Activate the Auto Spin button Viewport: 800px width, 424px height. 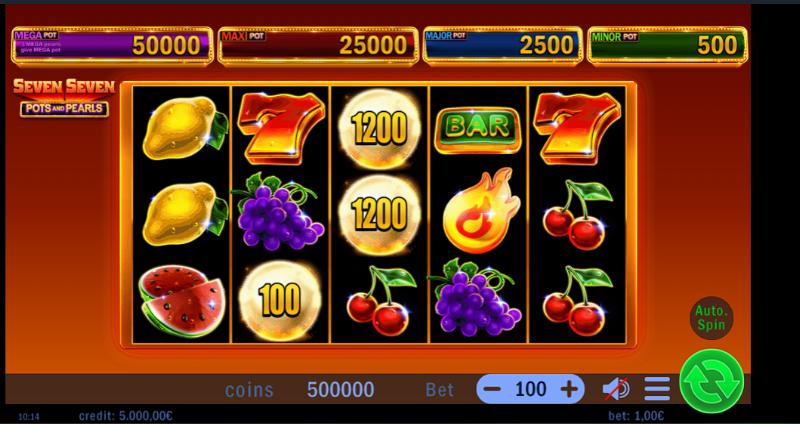point(712,317)
